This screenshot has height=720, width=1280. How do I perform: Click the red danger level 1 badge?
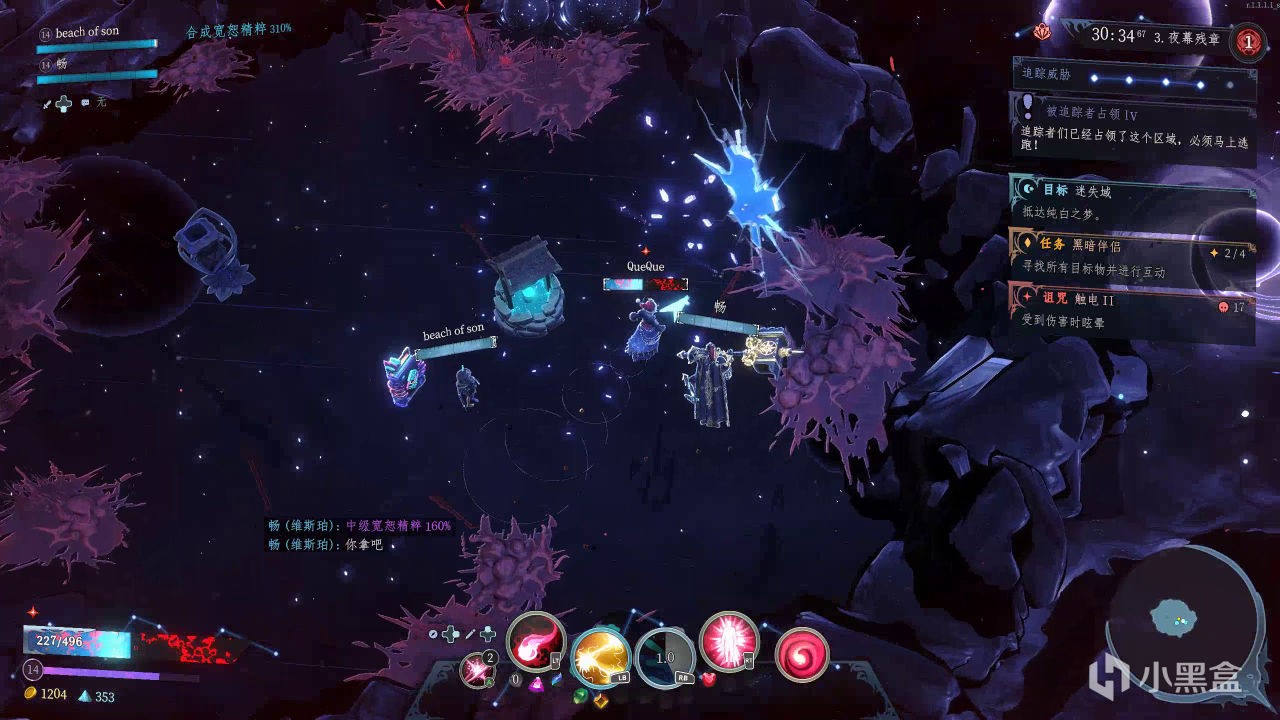[1247, 42]
